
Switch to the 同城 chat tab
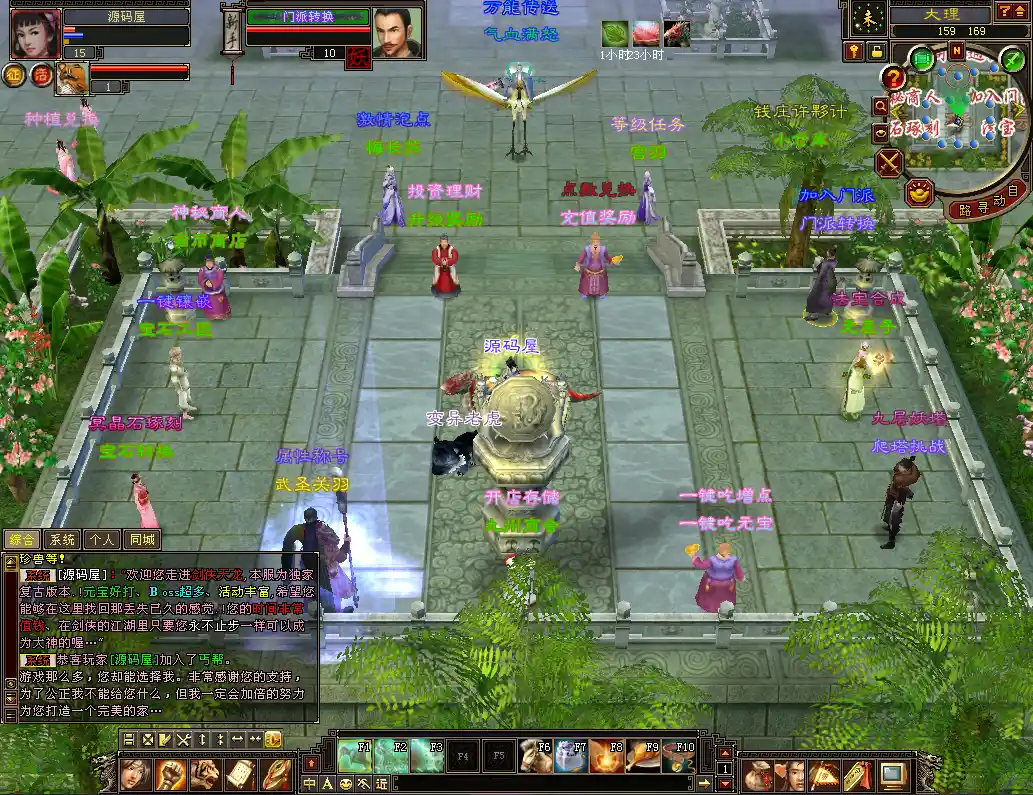coord(142,540)
